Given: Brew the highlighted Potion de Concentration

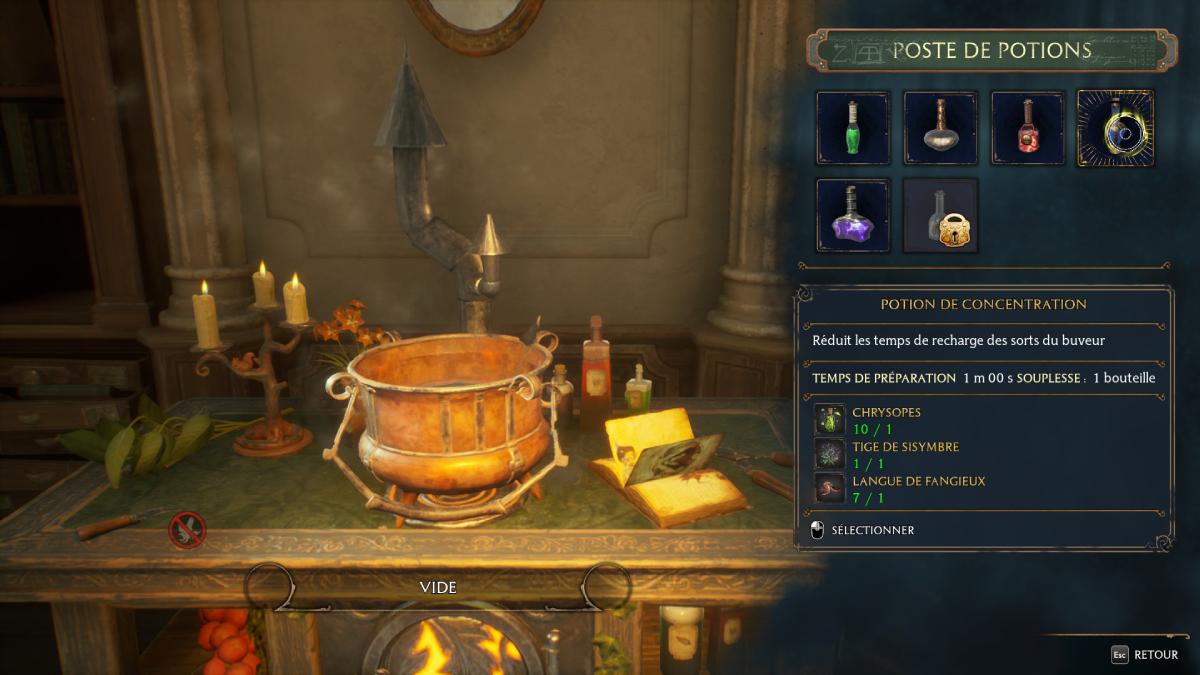Looking at the screenshot, I should pos(1115,128).
